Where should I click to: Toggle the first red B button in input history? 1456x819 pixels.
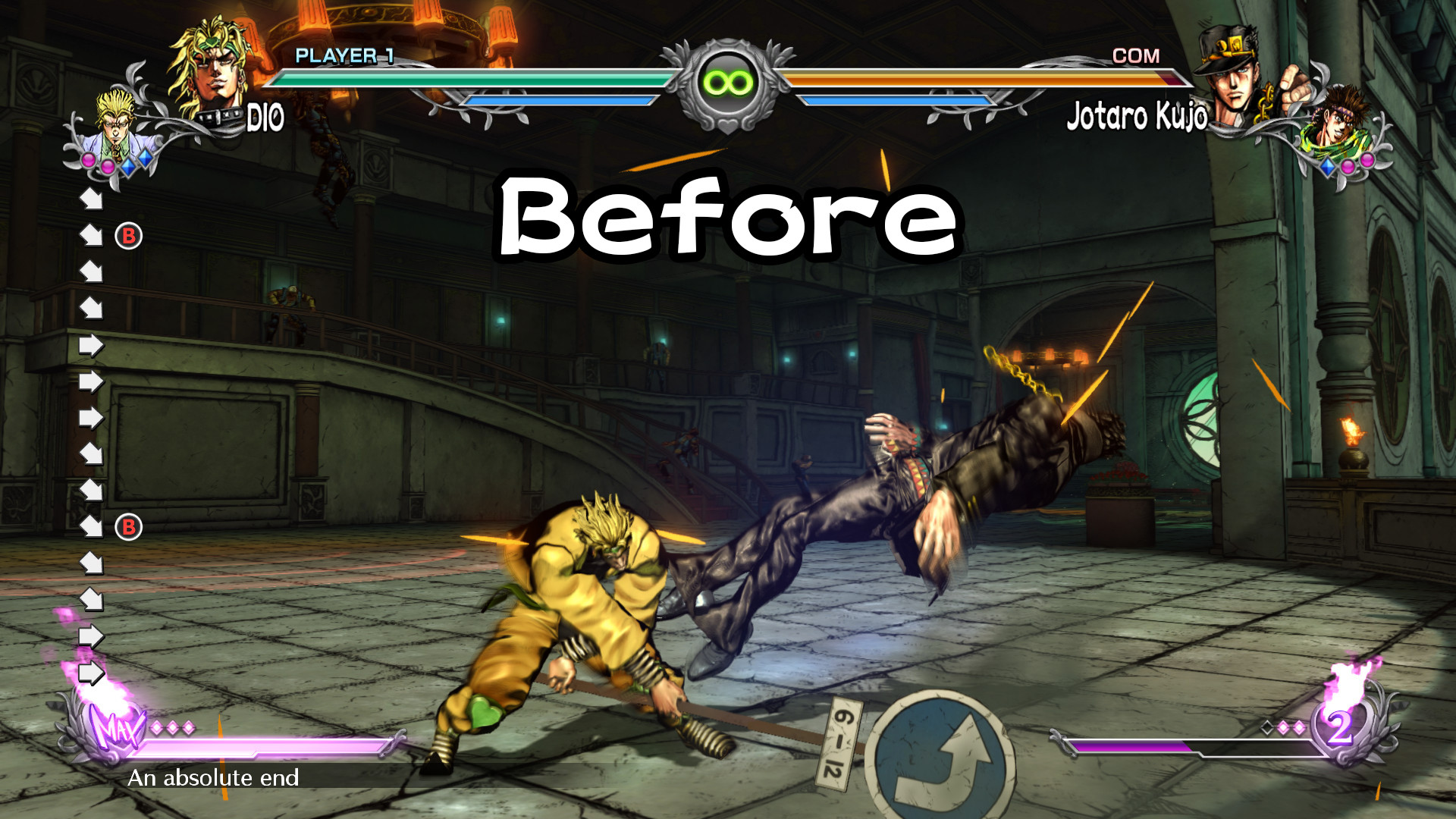click(127, 235)
